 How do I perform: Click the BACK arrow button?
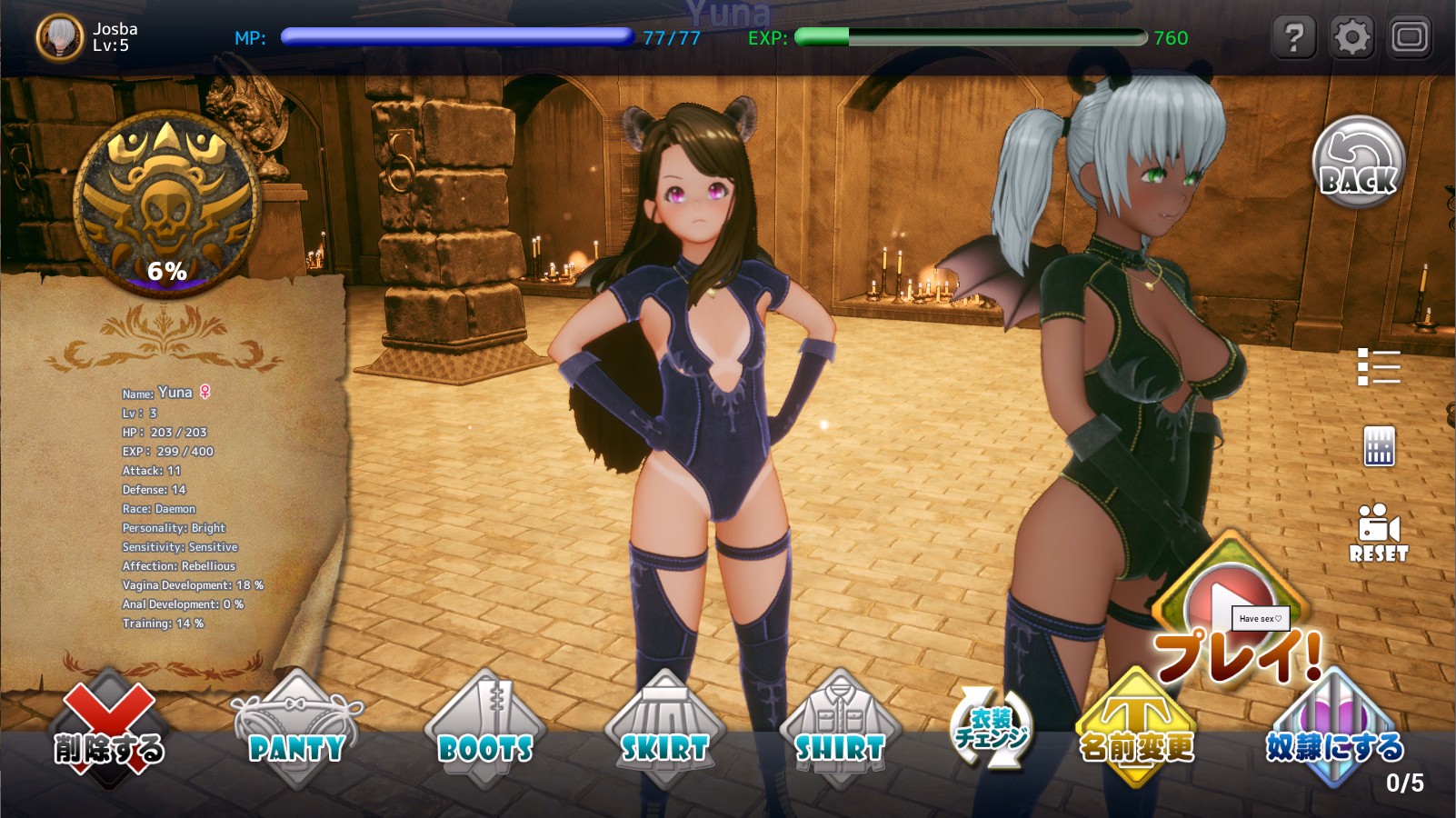pyautogui.click(x=1359, y=164)
